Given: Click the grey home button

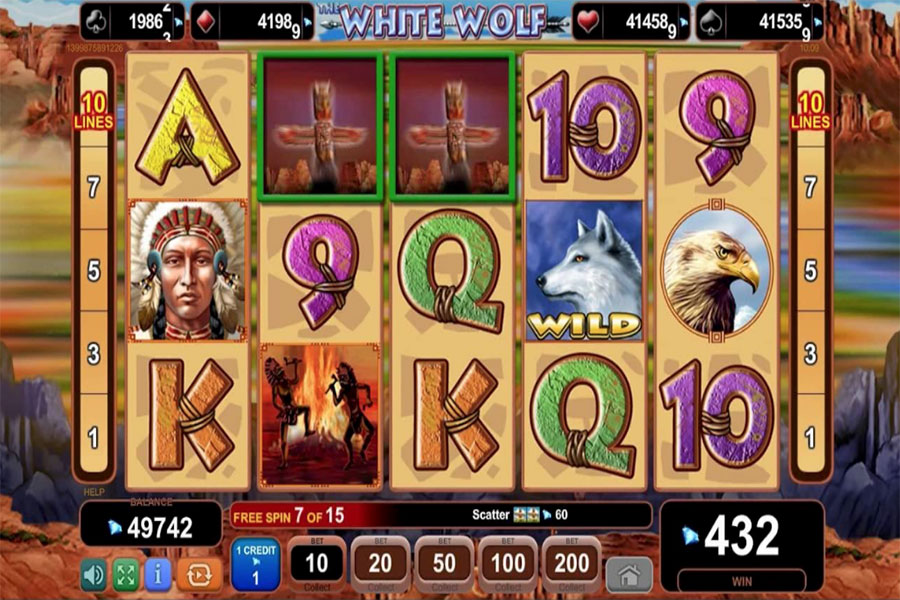Looking at the screenshot, I should point(629,574).
